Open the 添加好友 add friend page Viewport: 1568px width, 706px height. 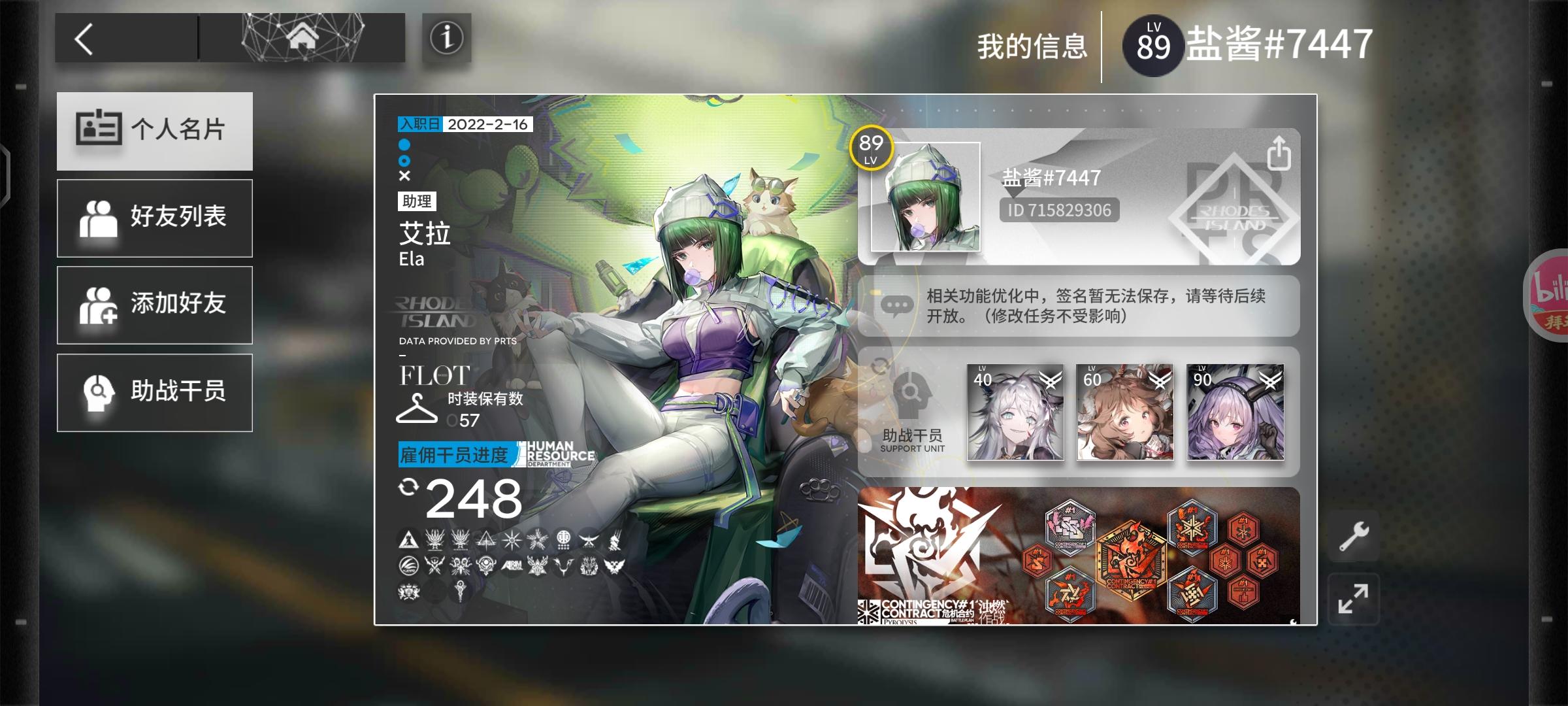[x=154, y=305]
